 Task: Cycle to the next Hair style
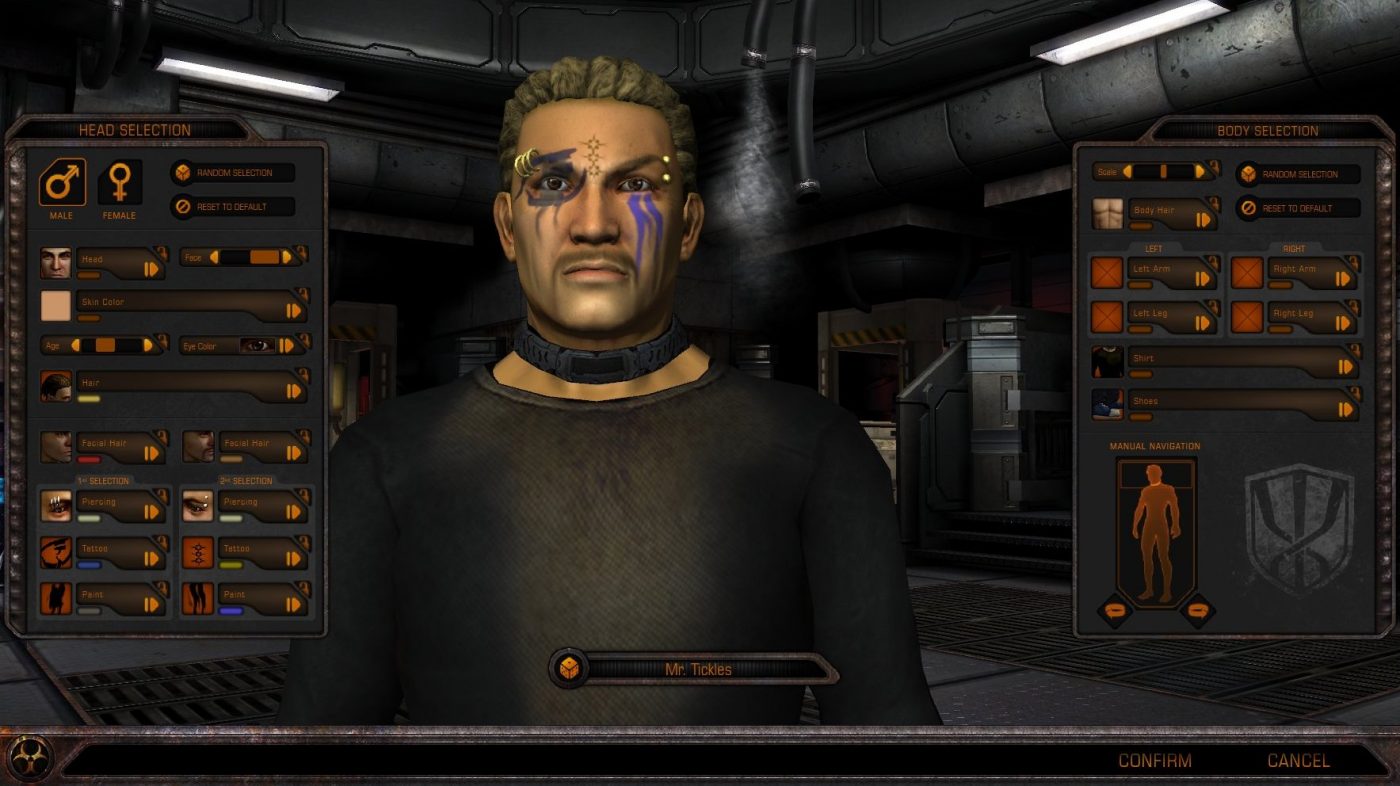(x=294, y=391)
